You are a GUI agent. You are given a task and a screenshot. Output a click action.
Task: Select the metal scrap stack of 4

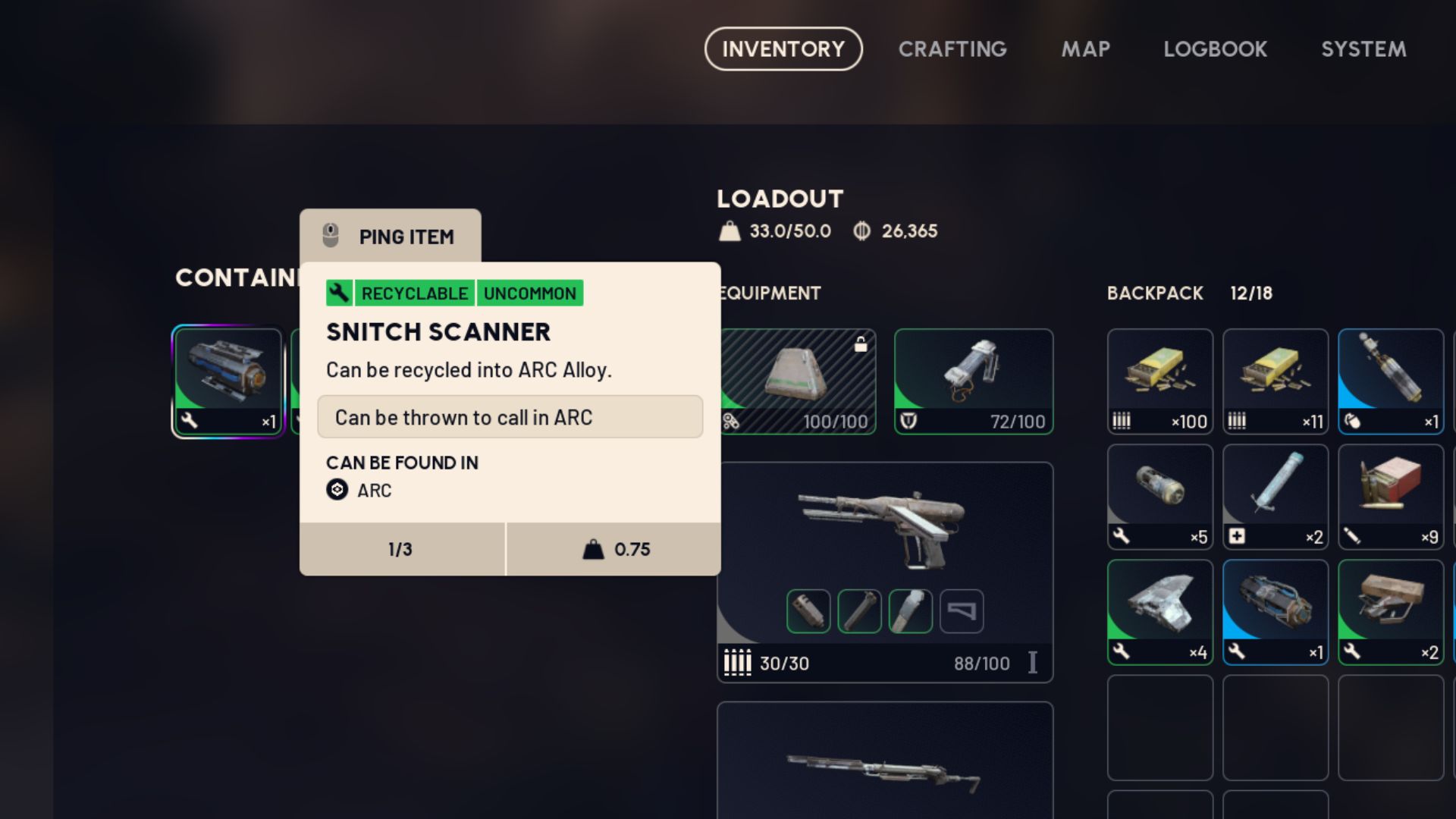[x=1159, y=612]
